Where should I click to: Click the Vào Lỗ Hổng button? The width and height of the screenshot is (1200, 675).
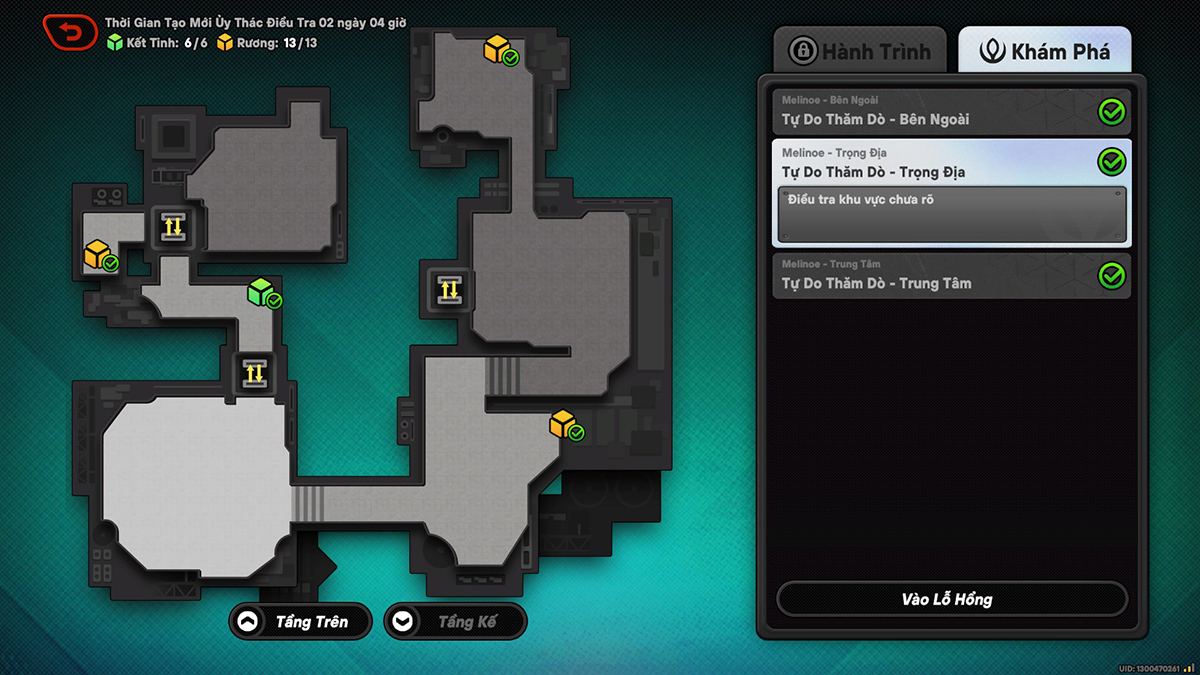click(951, 599)
